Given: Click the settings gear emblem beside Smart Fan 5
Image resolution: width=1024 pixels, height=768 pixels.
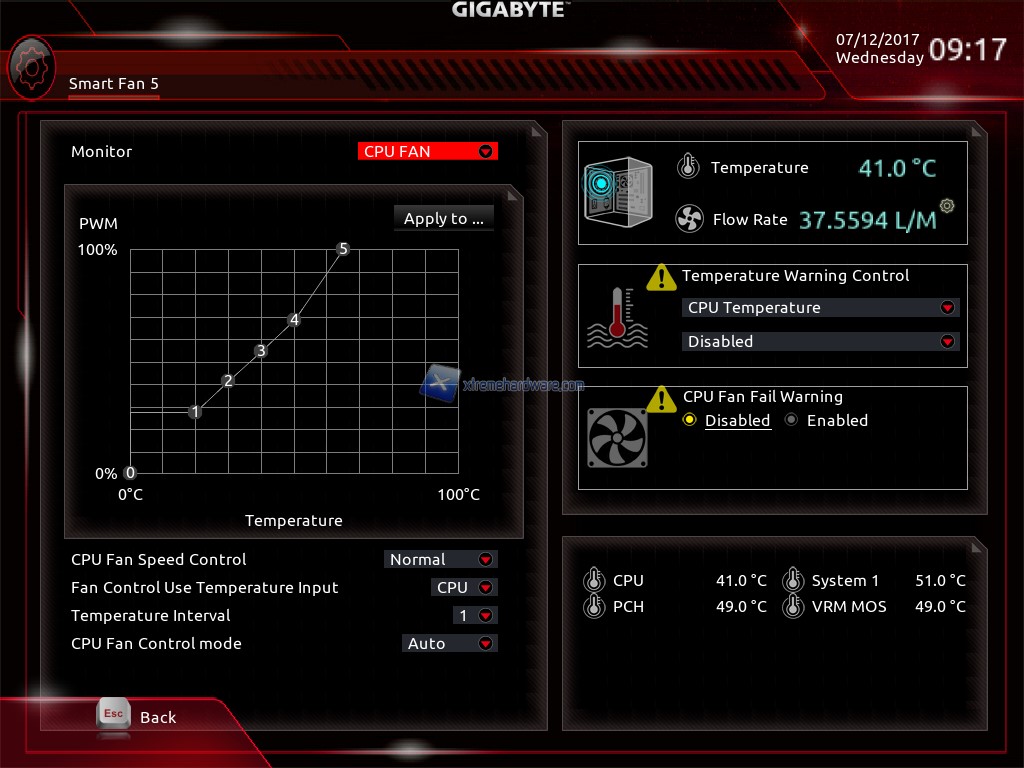Looking at the screenshot, I should [x=31, y=66].
